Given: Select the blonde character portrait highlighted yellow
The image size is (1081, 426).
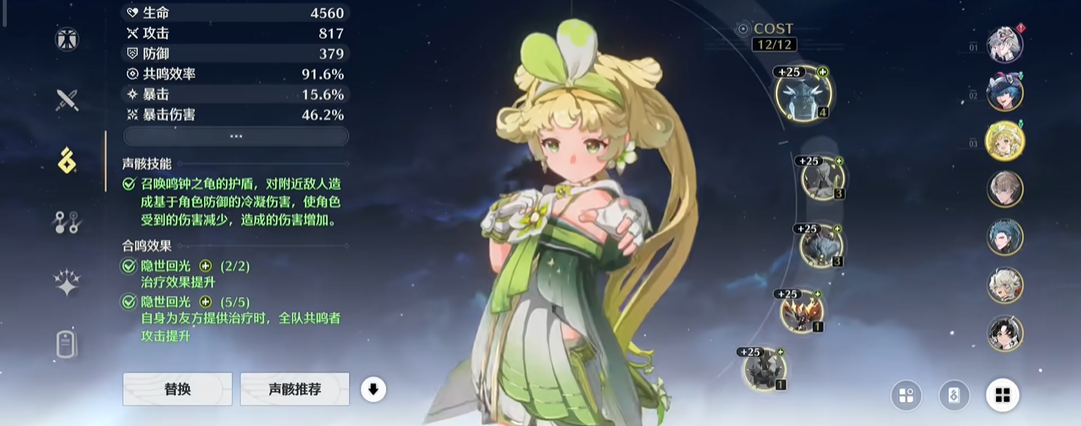Looking at the screenshot, I should click(1005, 141).
